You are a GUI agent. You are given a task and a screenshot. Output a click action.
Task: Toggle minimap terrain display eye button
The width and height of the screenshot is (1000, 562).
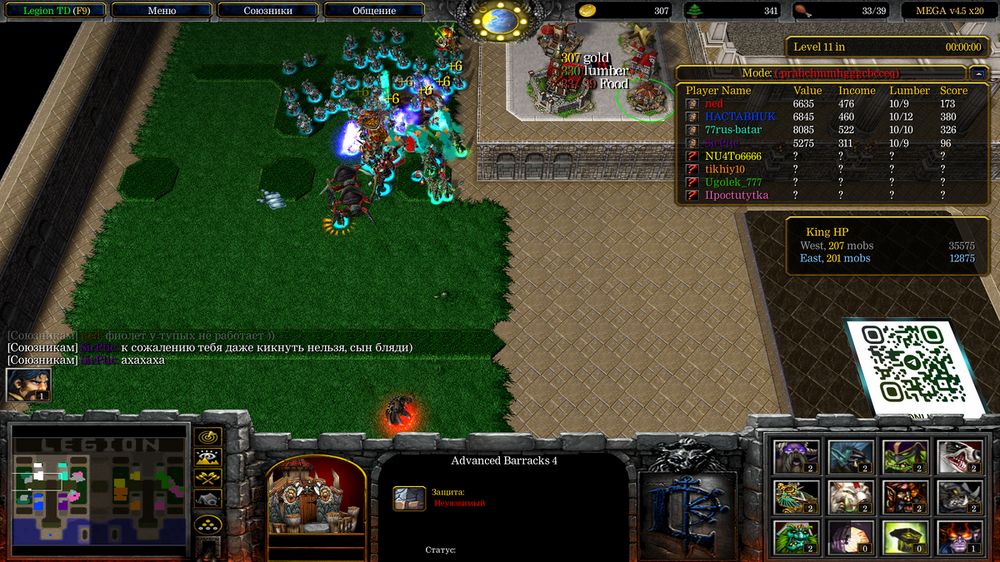208,458
